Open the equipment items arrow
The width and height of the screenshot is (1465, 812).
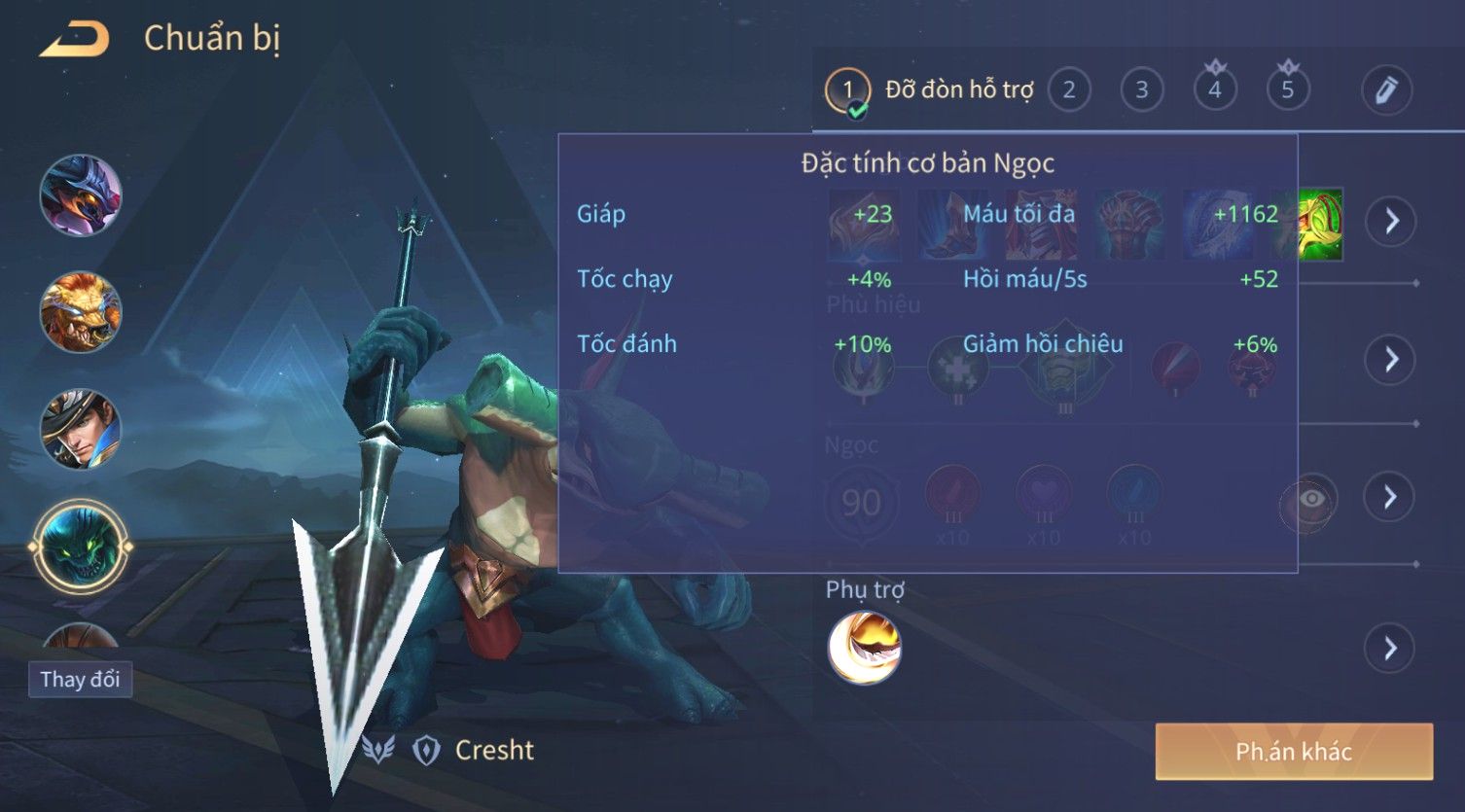tap(1391, 222)
